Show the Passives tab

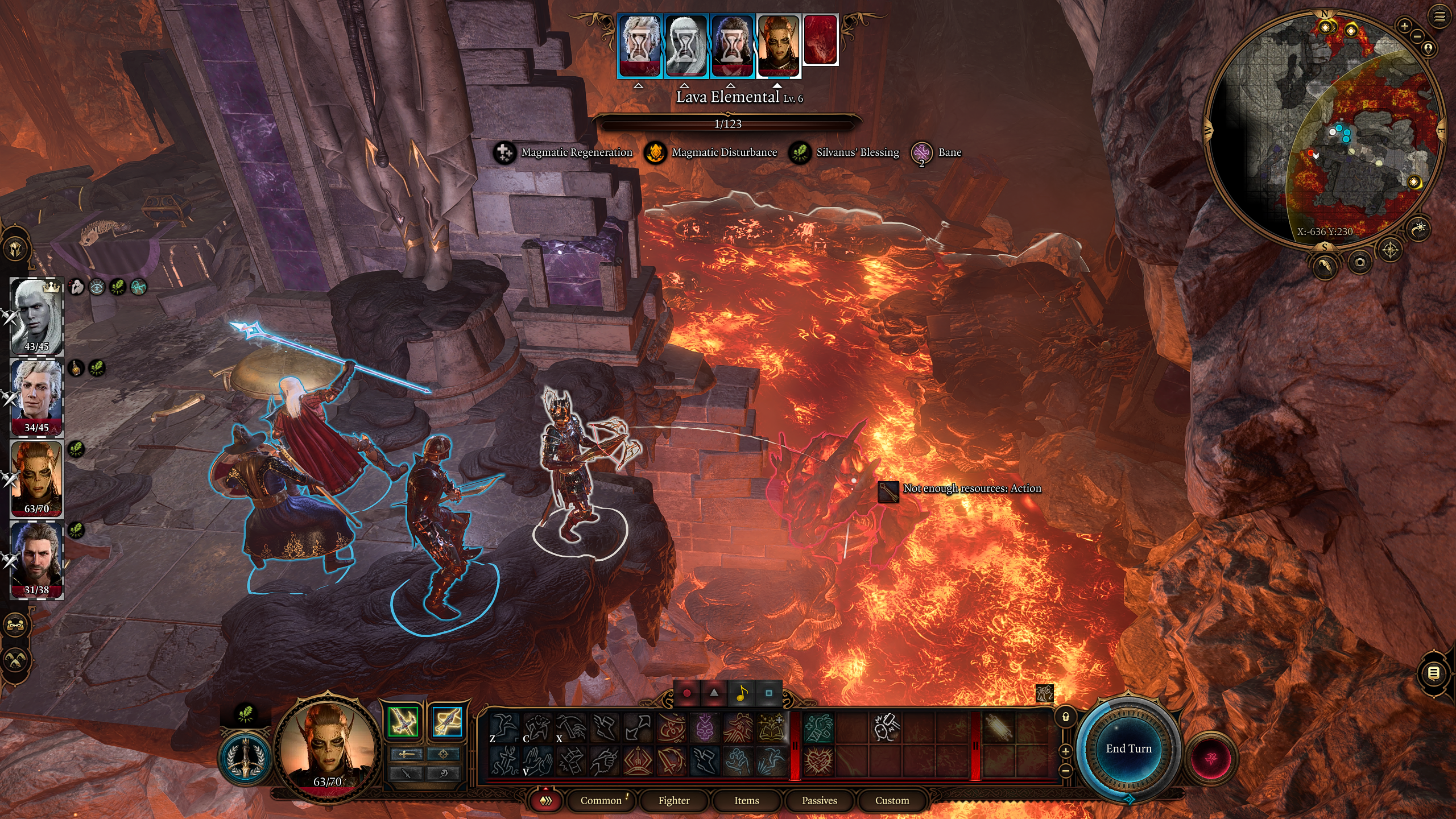pyautogui.click(x=819, y=800)
